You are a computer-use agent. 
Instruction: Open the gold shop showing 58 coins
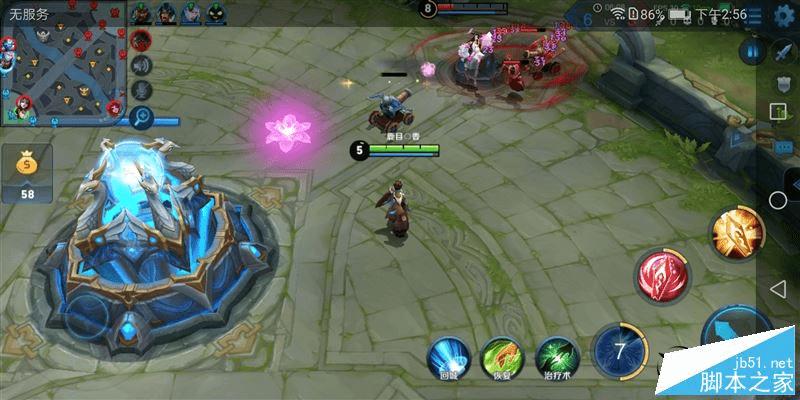tap(27, 172)
